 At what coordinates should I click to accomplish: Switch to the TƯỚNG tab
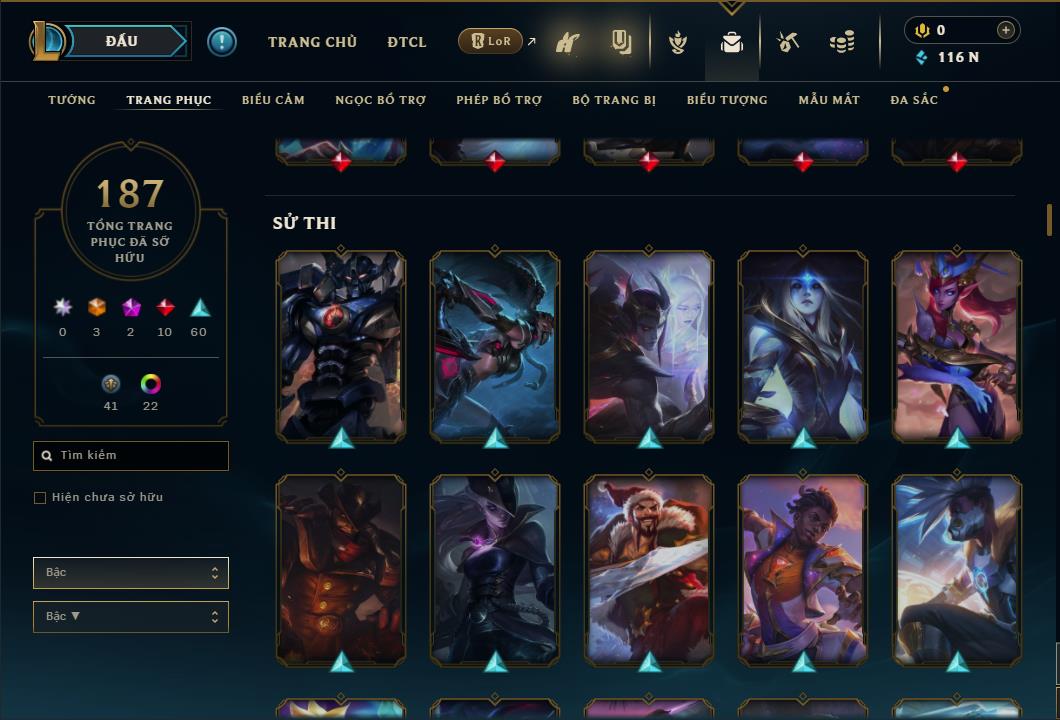(72, 100)
